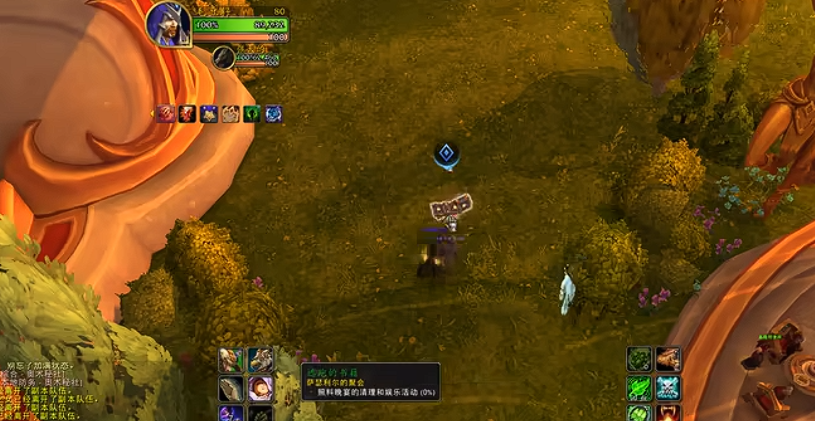Click the gold star pet bar icon
Viewport: 815px width, 421px height.
tap(209, 114)
